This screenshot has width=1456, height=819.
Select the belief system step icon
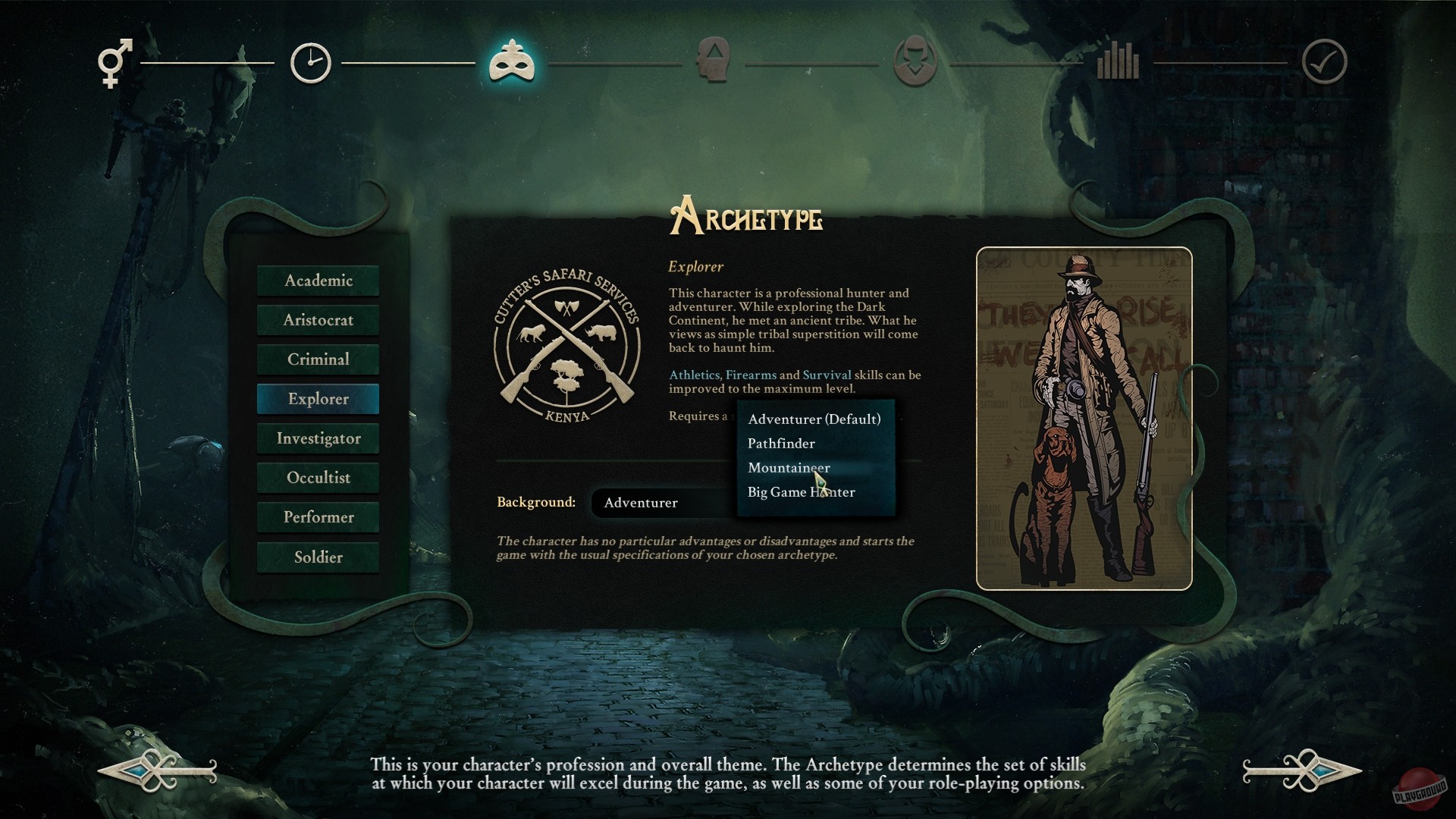(915, 63)
